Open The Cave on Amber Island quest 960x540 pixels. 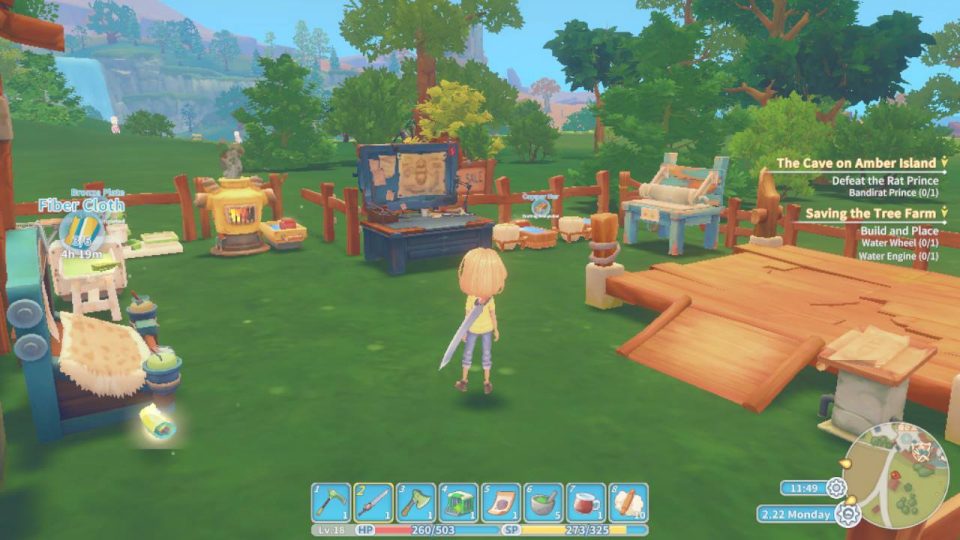coord(856,162)
